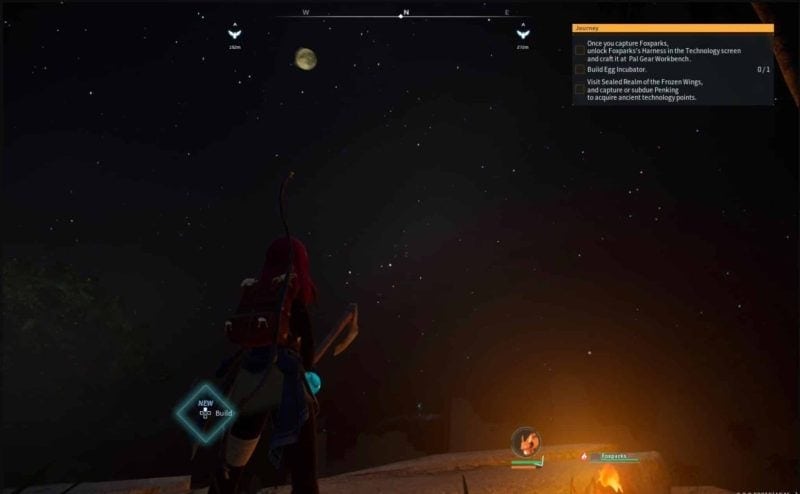This screenshot has width=800, height=494.
Task: Open the NEW Build menu diamond
Action: pyautogui.click(x=206, y=413)
